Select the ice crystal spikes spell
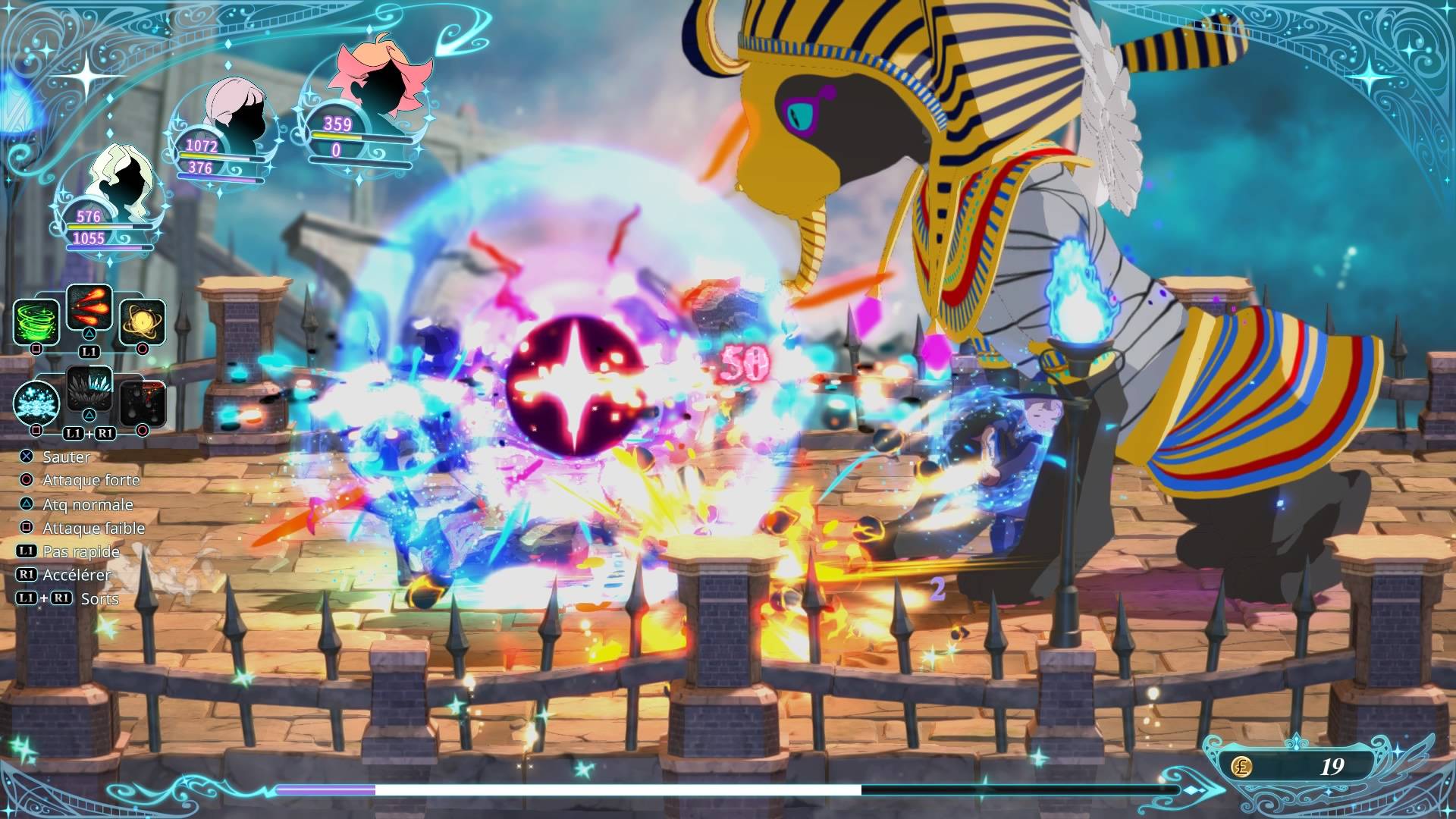This screenshot has width=1456, height=819. 89,389
